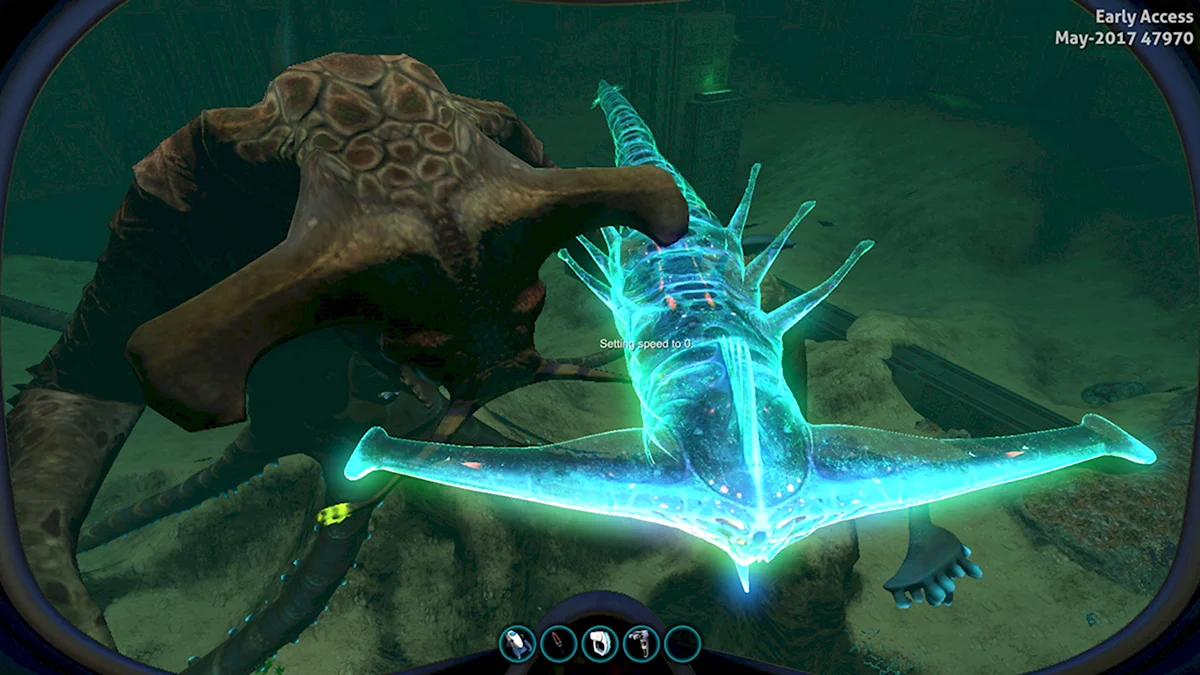Choose the white scanner tool slot
This screenshot has height=675, width=1200.
(x=599, y=643)
